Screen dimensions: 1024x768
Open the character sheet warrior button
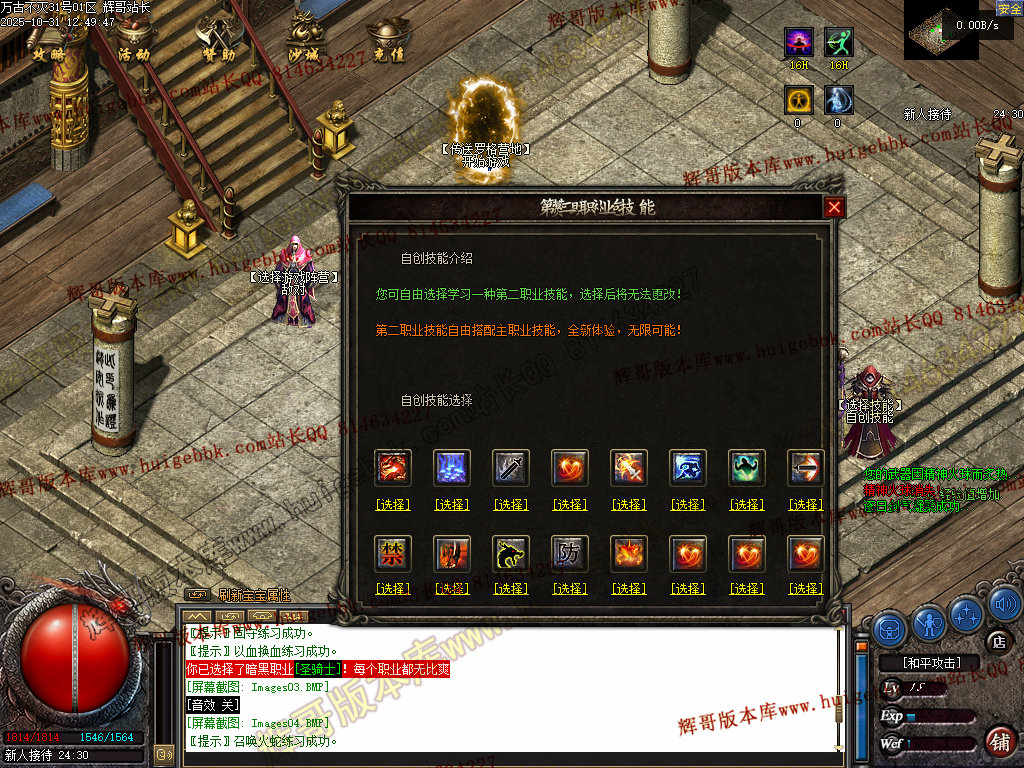tap(929, 624)
